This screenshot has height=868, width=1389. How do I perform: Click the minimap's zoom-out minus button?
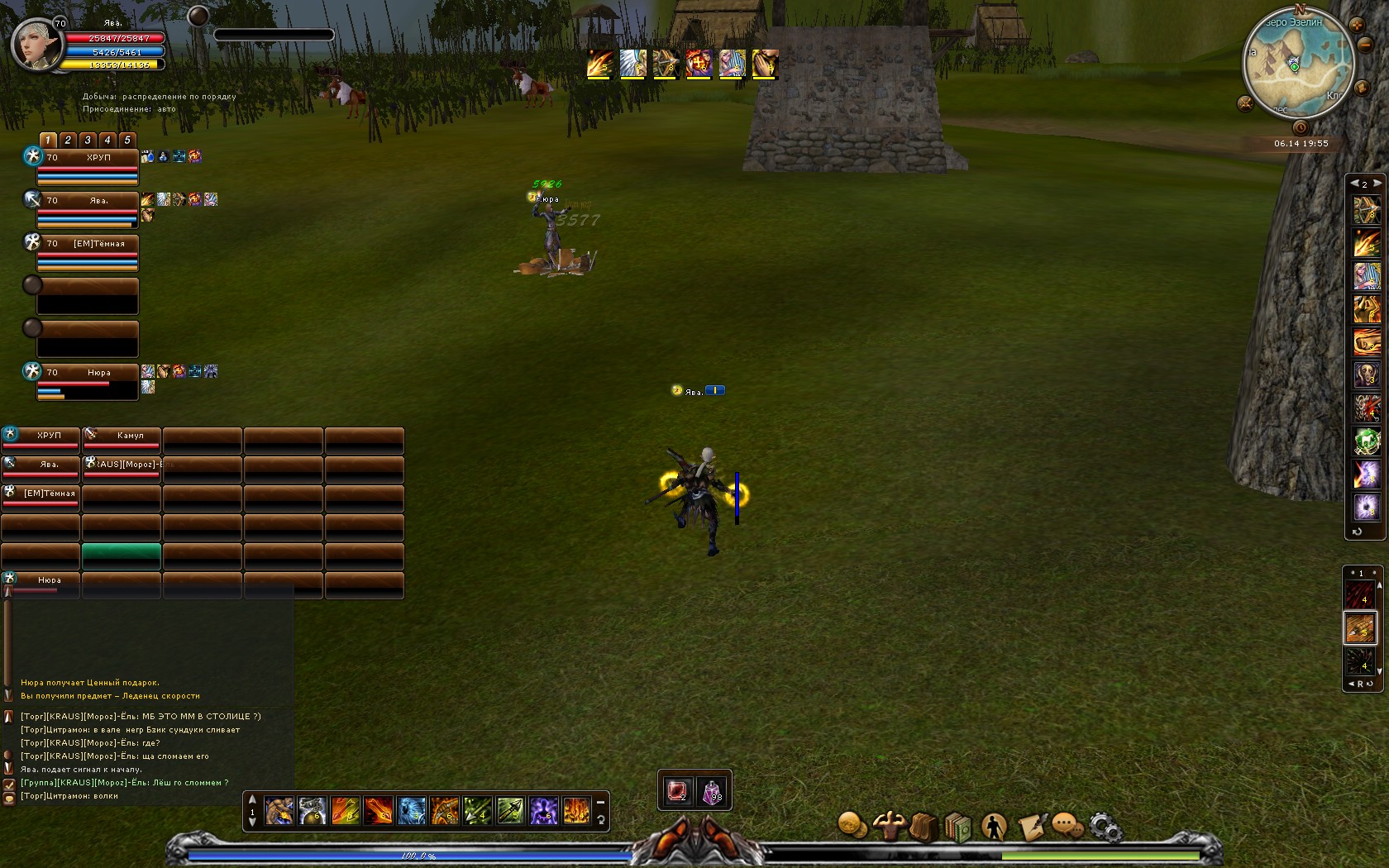[x=1366, y=43]
